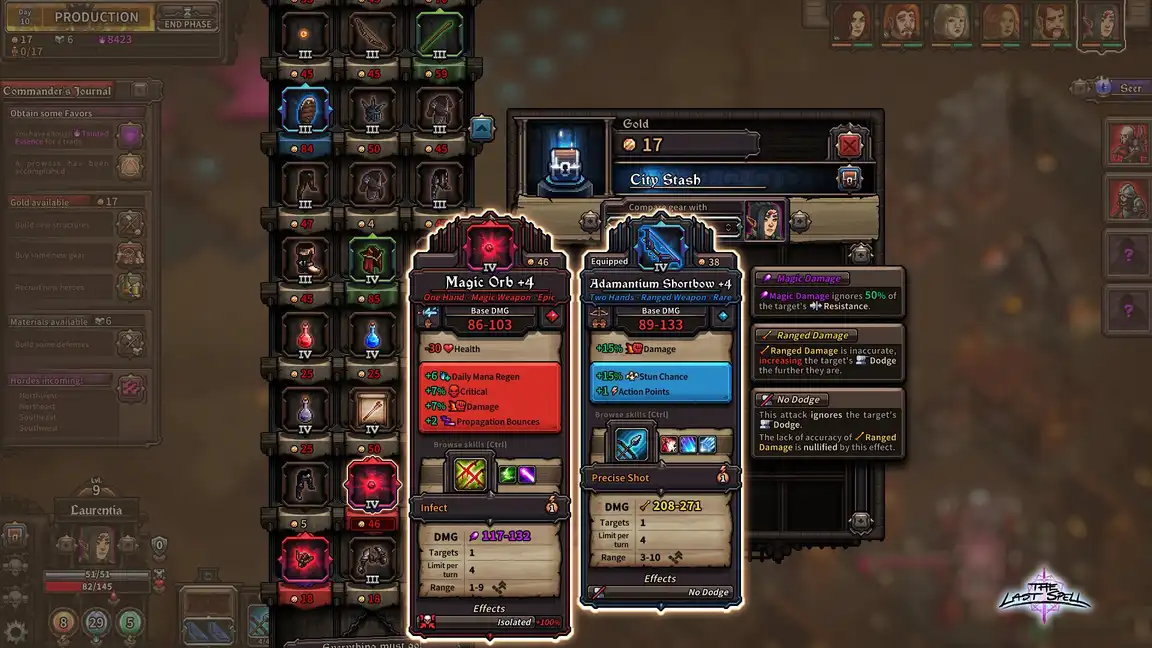Select the red health potion slot
This screenshot has width=1152, height=648.
303,337
